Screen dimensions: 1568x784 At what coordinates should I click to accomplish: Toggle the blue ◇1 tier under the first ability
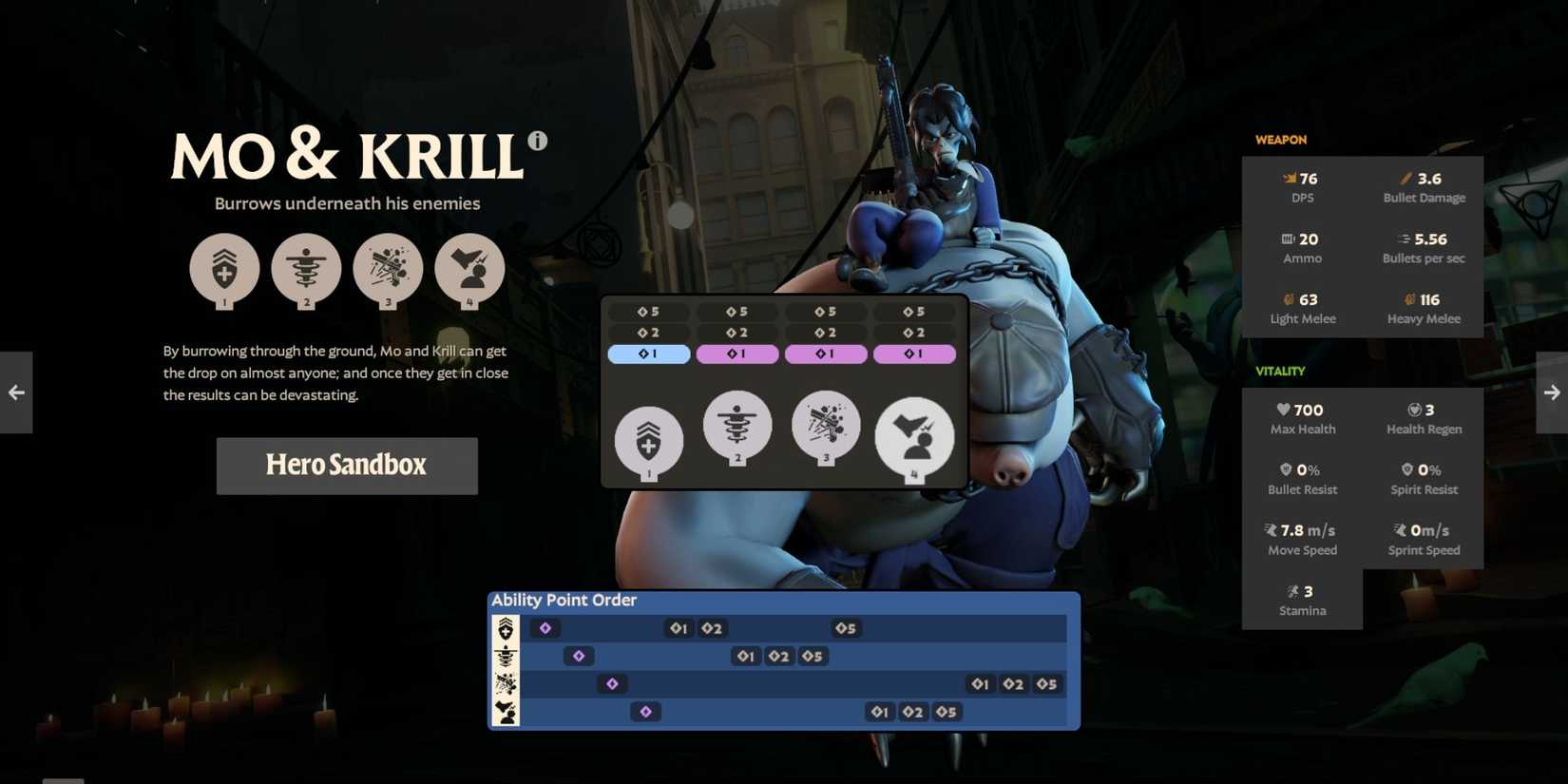coord(649,354)
